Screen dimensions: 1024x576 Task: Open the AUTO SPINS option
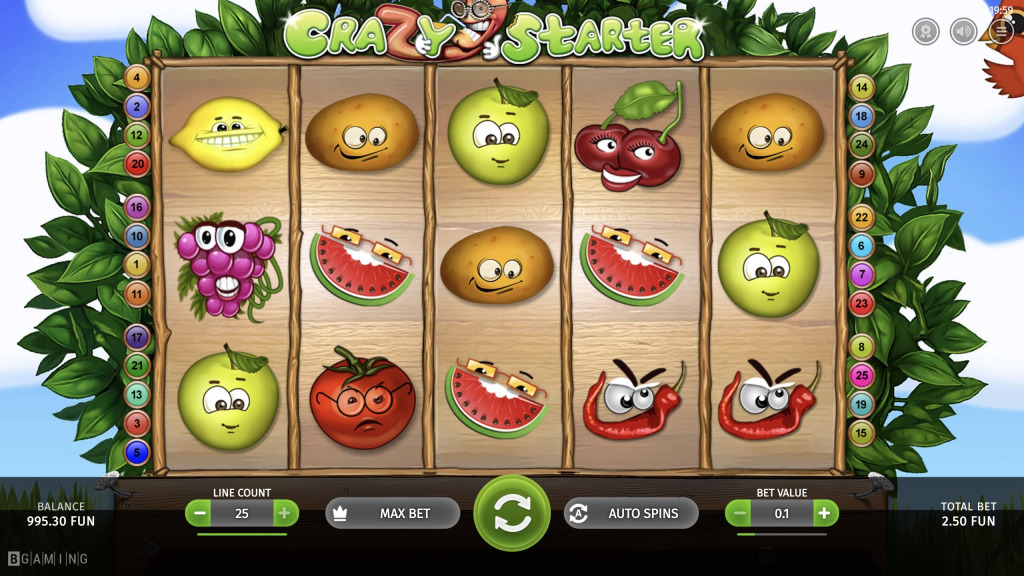(631, 513)
